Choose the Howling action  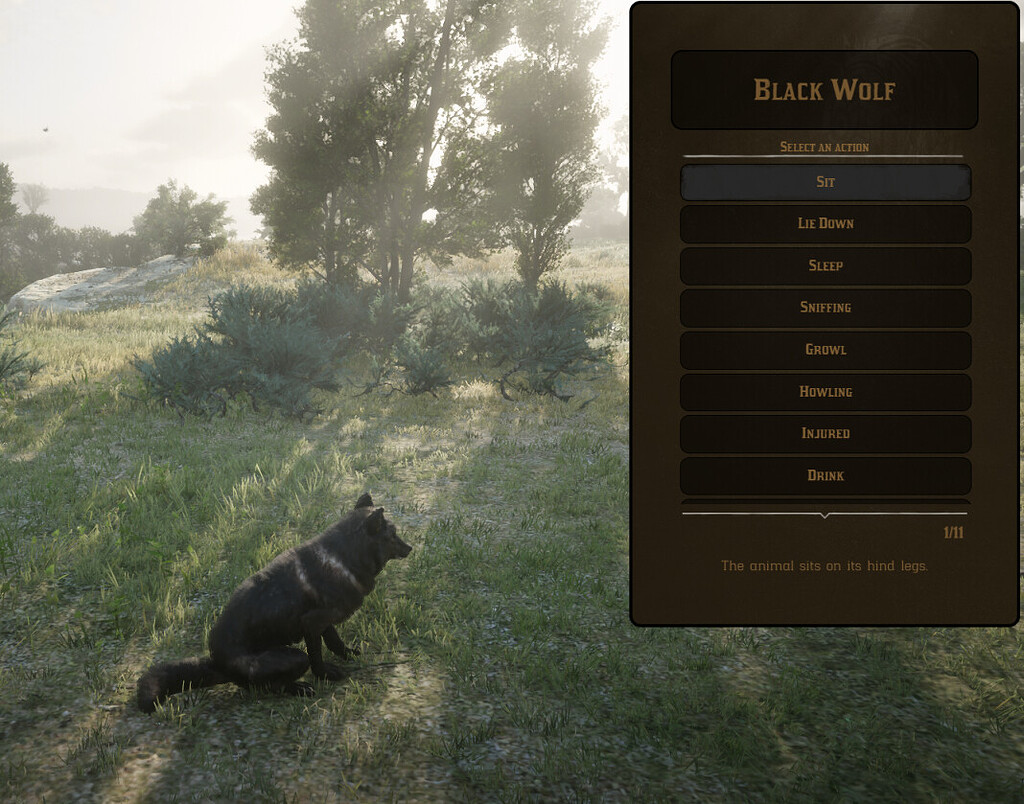(825, 392)
